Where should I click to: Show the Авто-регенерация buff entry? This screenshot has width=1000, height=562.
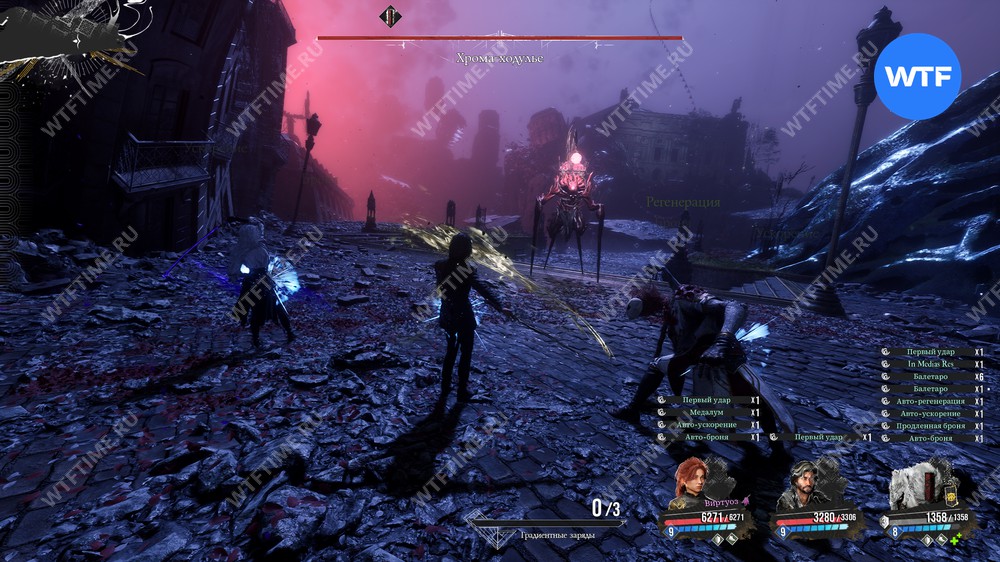coord(931,401)
